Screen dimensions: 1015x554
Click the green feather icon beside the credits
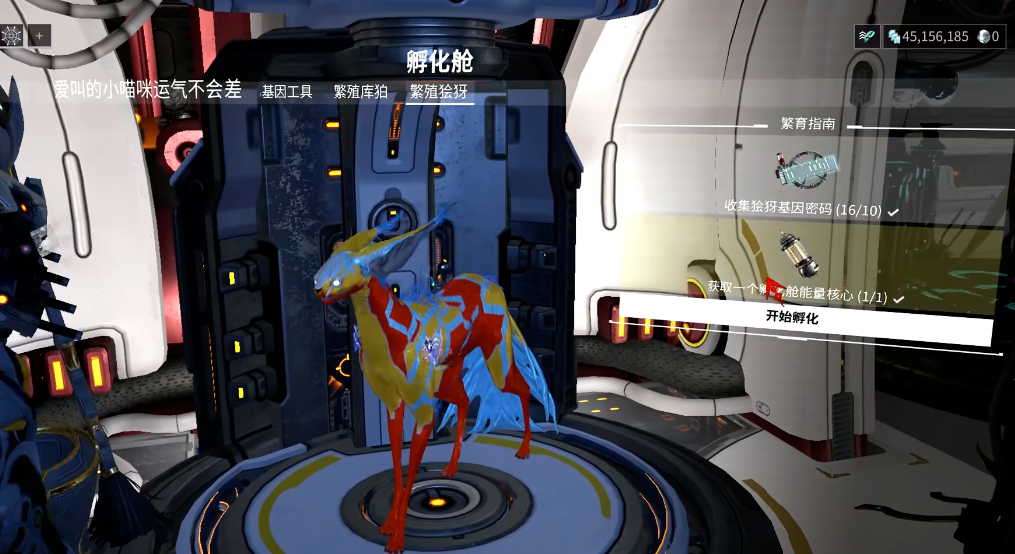tap(867, 36)
